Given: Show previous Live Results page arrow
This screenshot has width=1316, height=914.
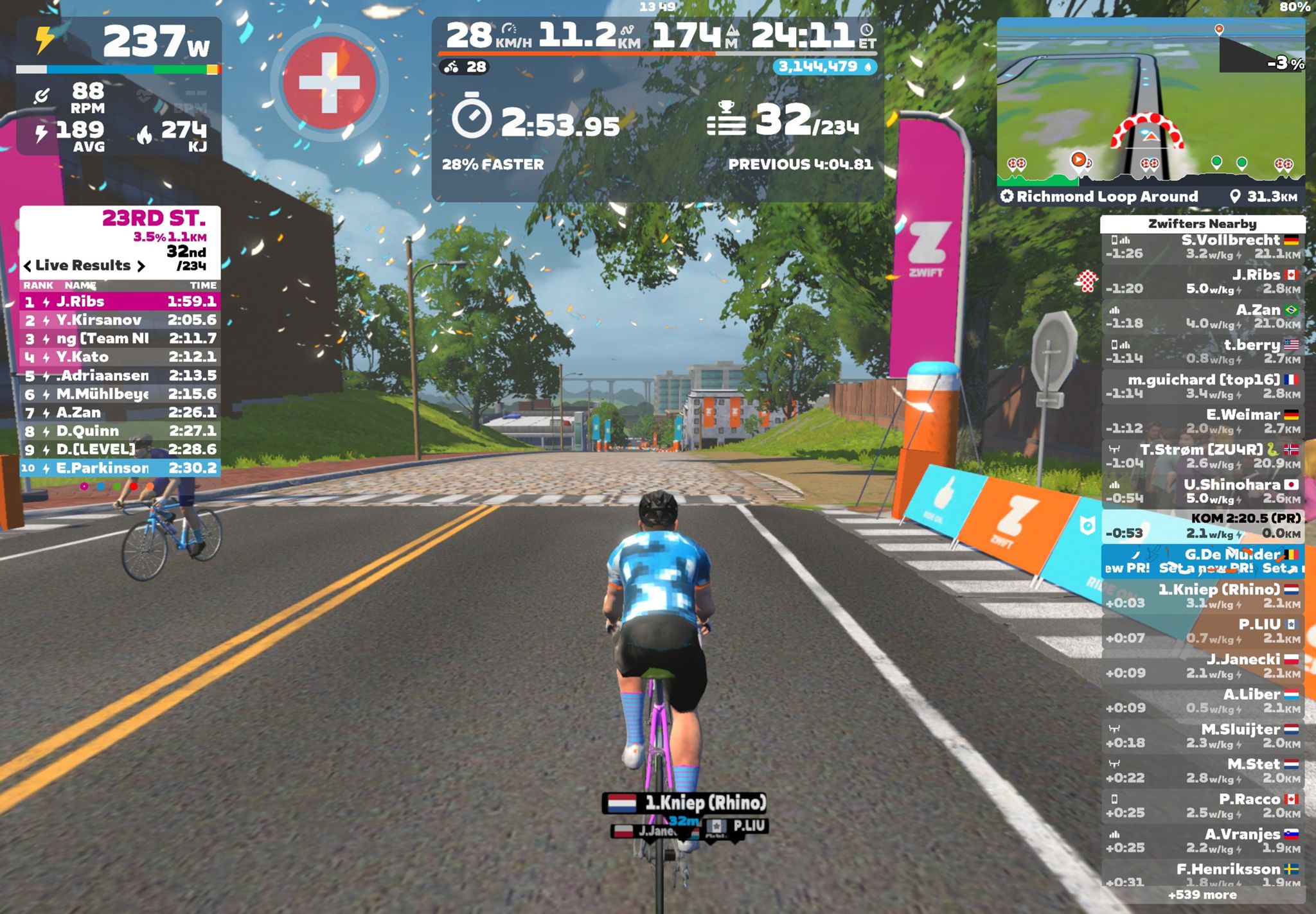Looking at the screenshot, I should coord(28,266).
